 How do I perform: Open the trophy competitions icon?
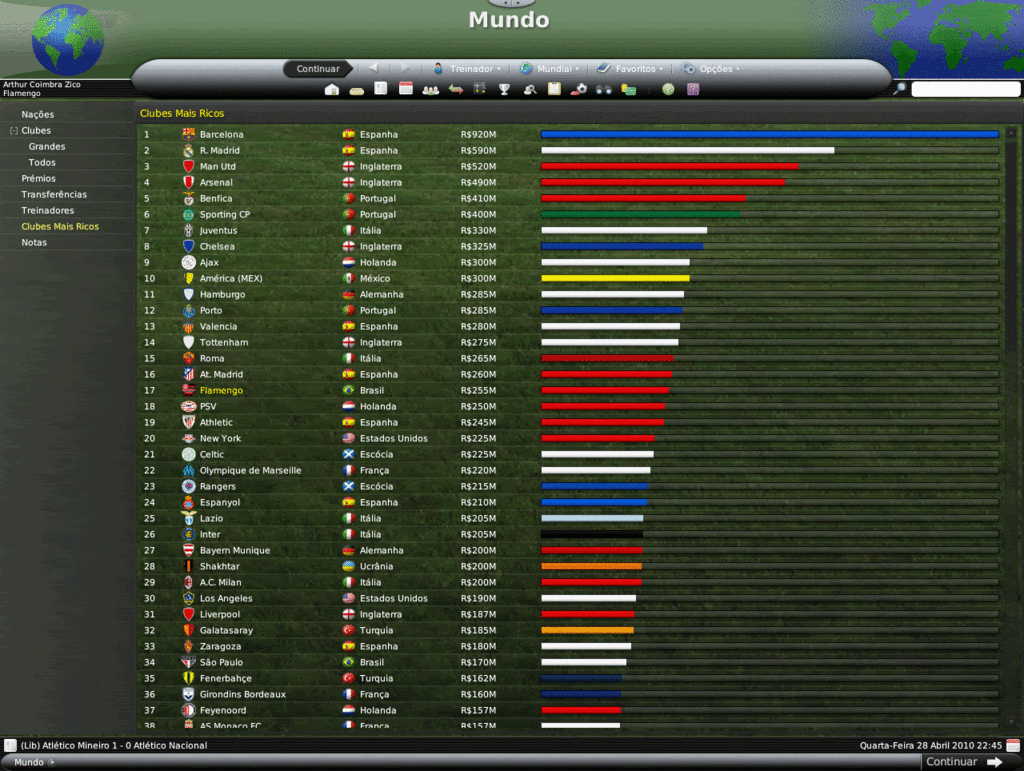click(505, 89)
